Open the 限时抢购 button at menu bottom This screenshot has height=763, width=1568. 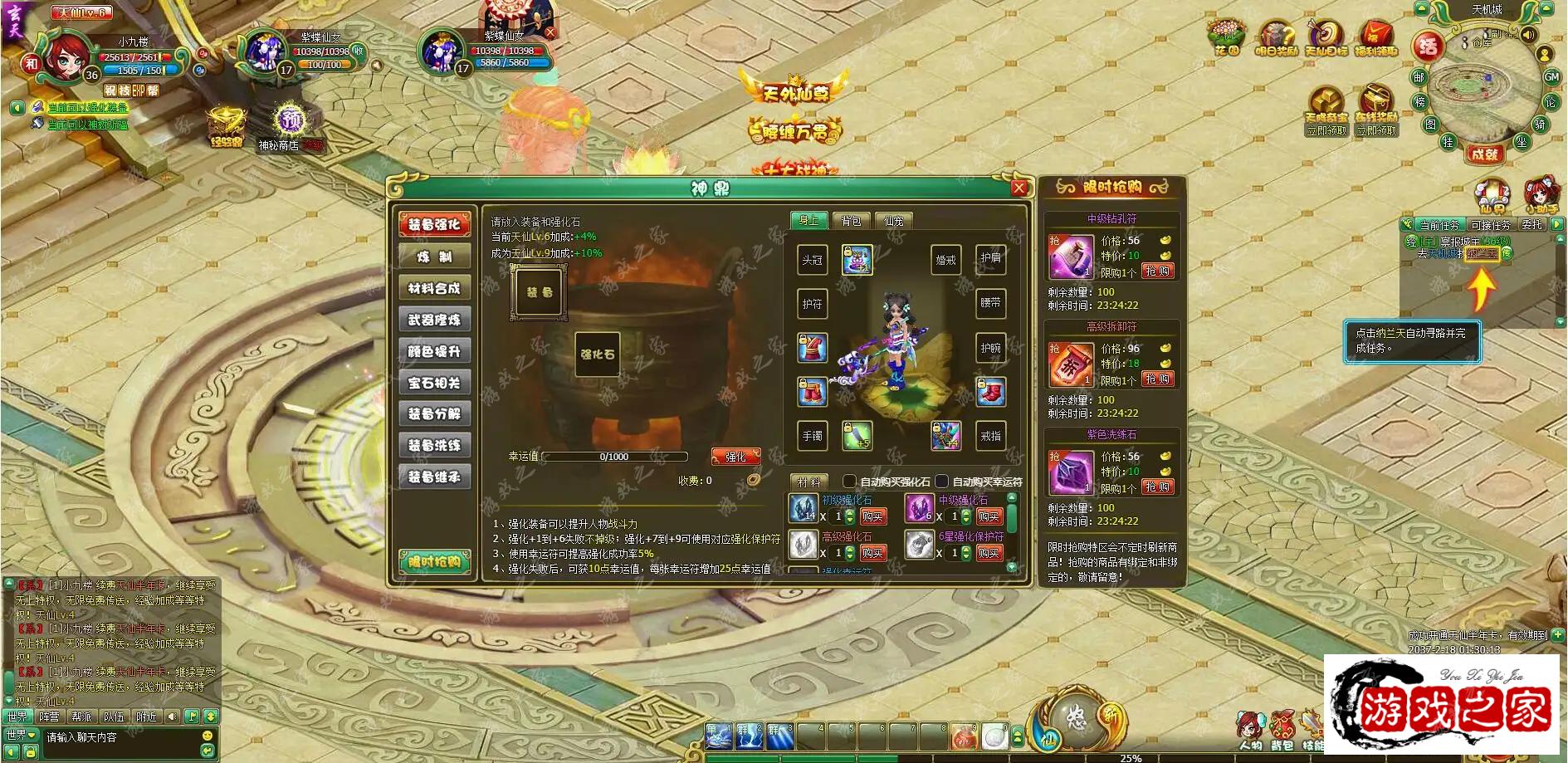(434, 562)
